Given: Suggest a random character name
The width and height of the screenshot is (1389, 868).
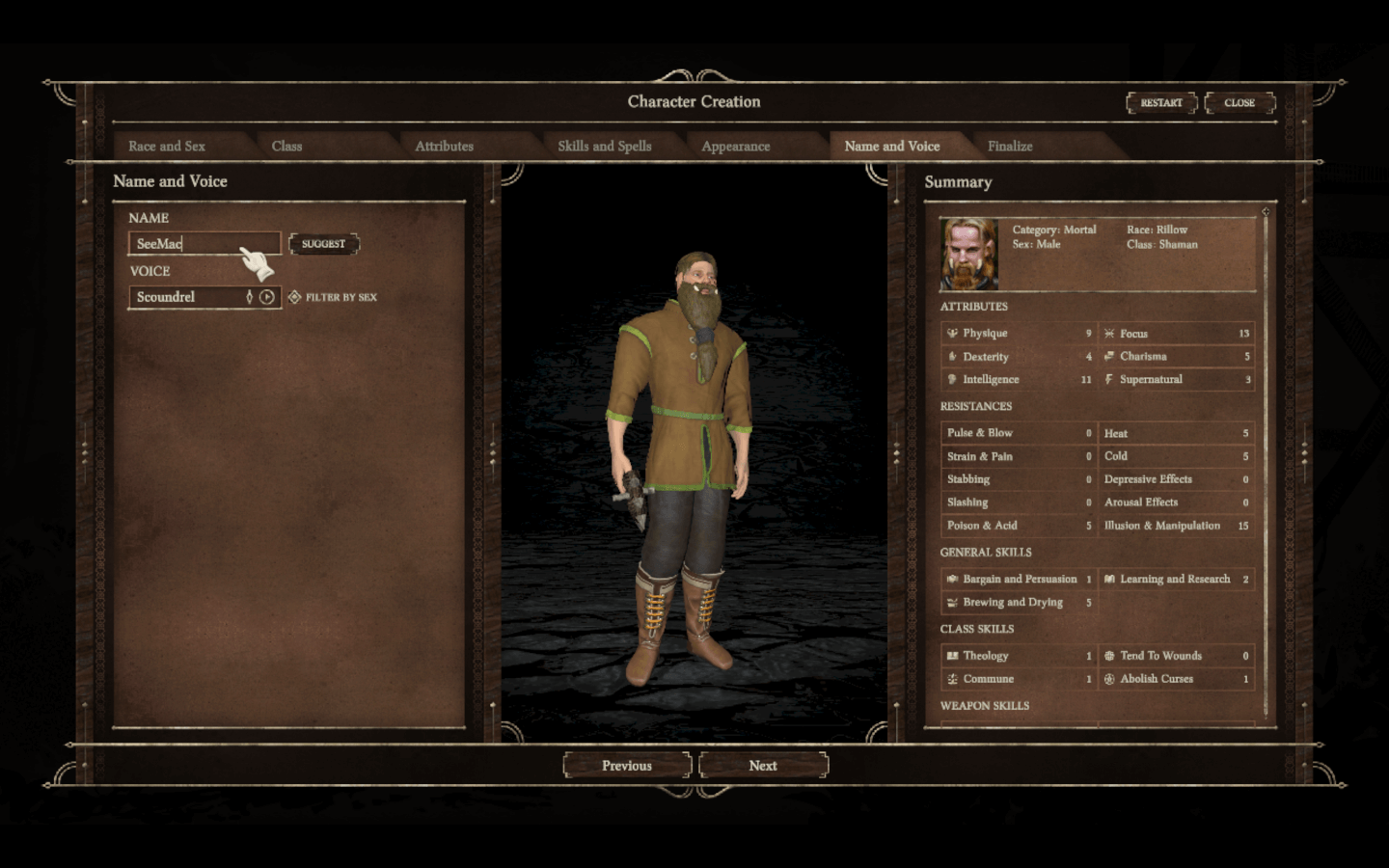Looking at the screenshot, I should point(323,244).
